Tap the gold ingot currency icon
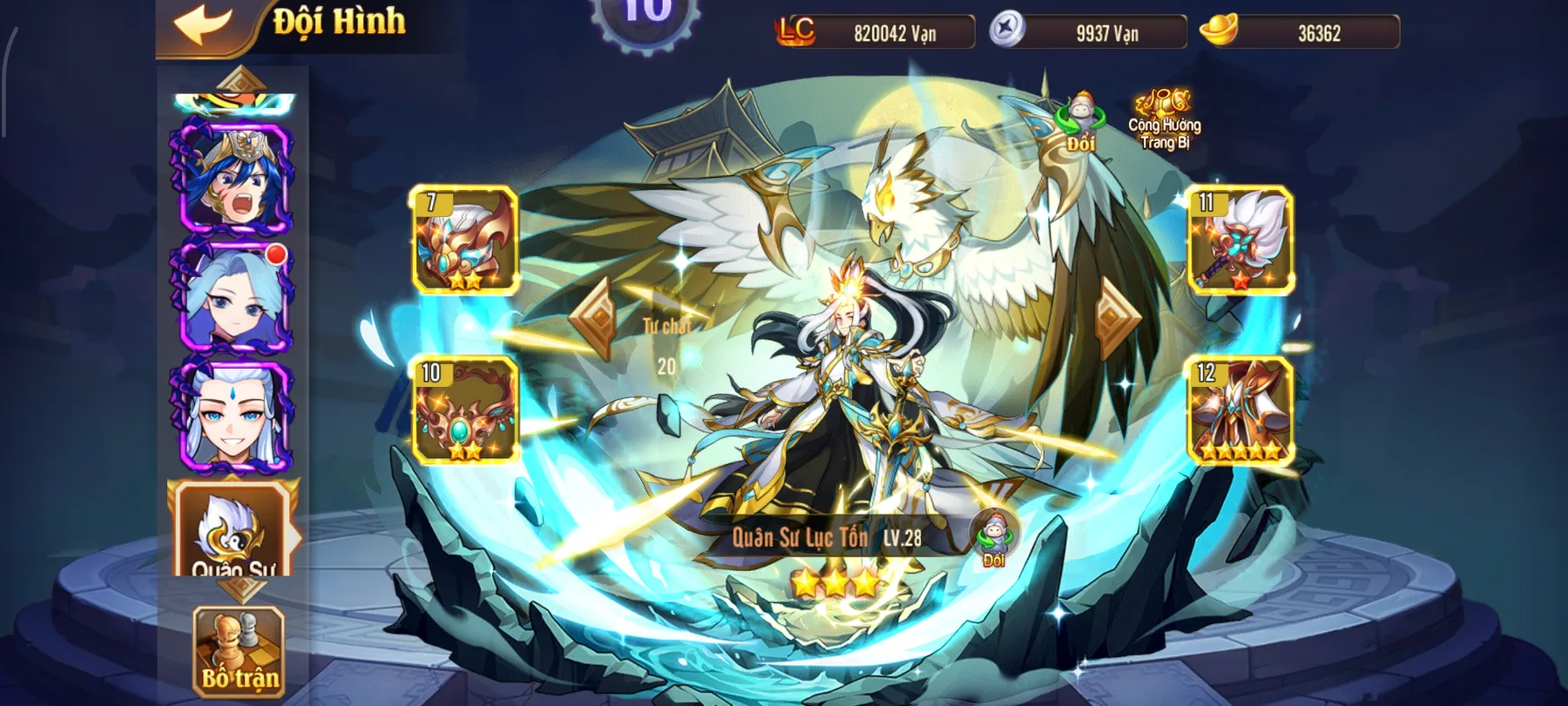The height and width of the screenshot is (706, 1568). (1220, 31)
